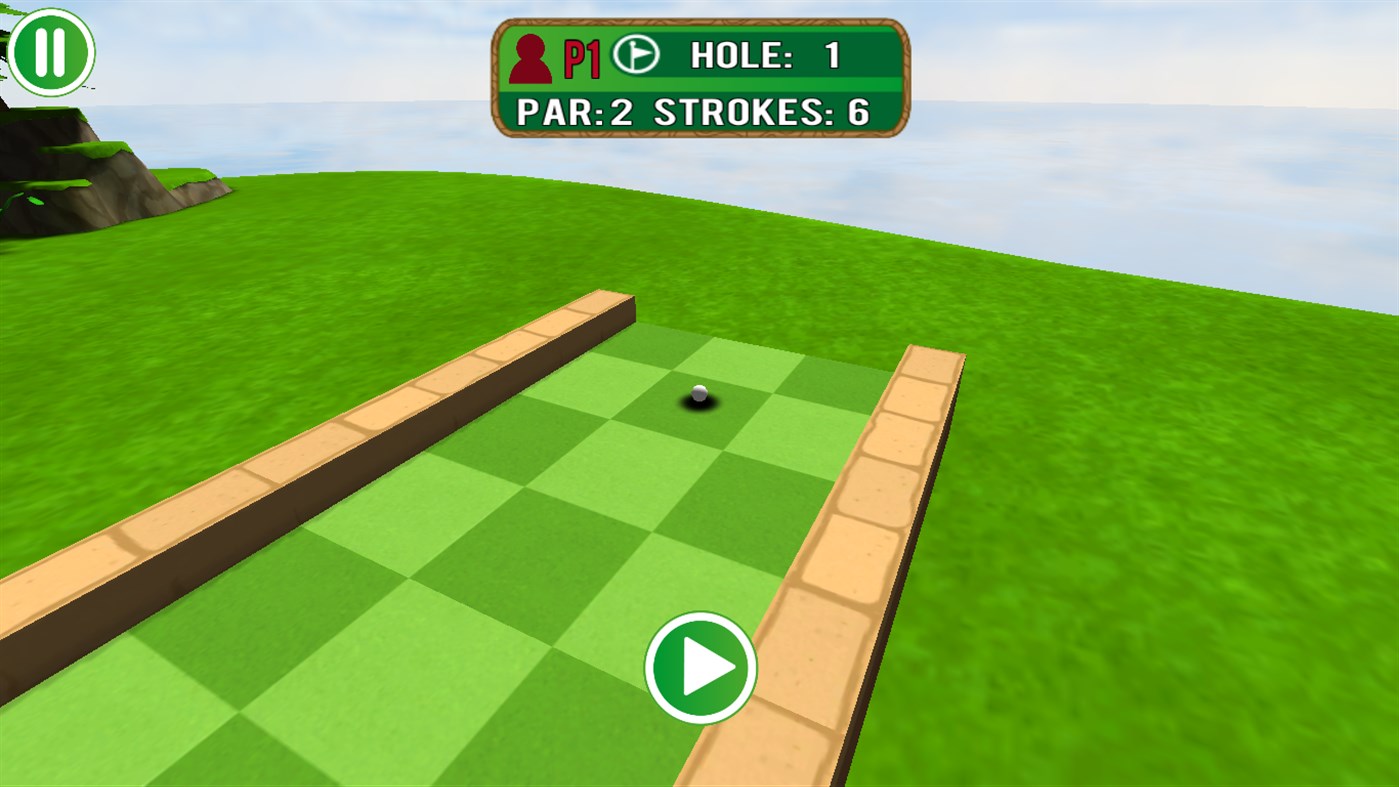Click the circular flag icon on scoreboard
Screen dimensions: 1399x787
tap(635, 55)
